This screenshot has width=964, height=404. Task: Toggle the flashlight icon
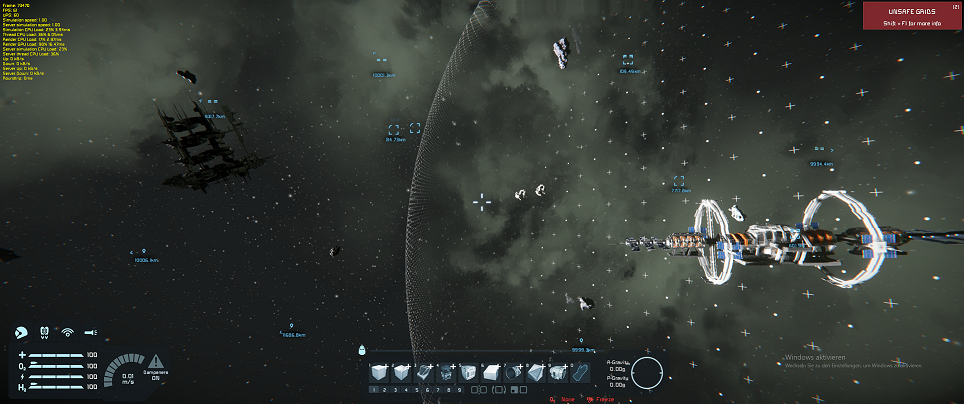pos(91,331)
